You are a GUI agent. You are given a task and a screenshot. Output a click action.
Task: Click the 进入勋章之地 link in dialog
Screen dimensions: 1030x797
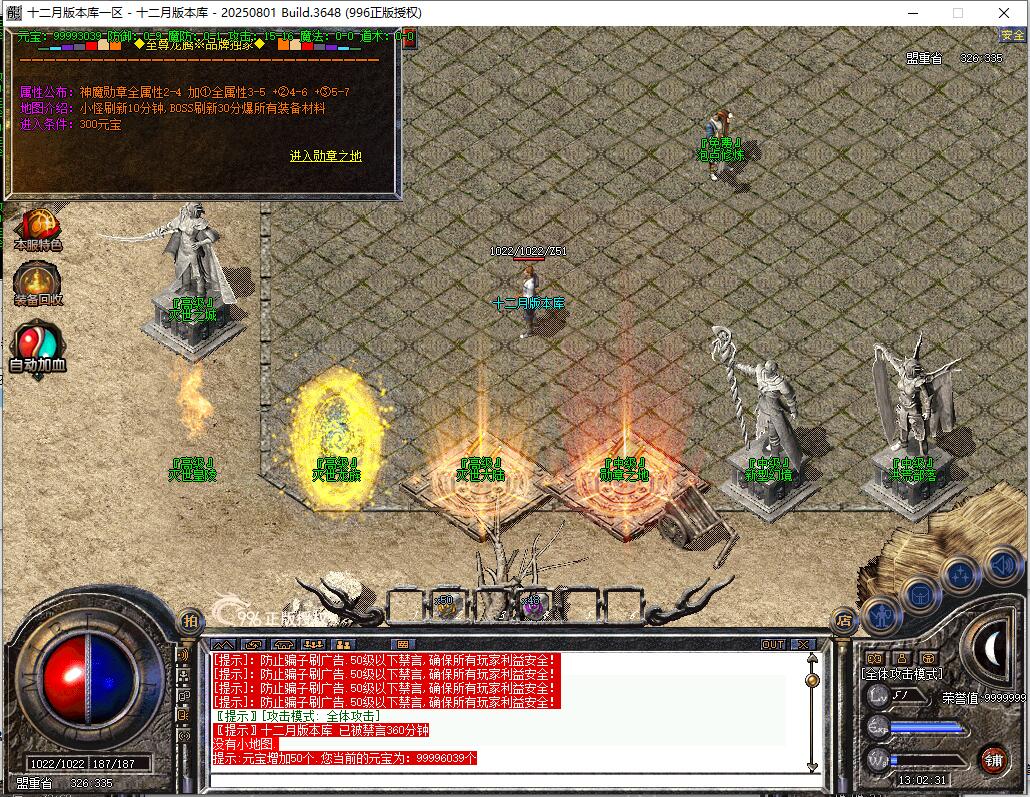tap(325, 156)
